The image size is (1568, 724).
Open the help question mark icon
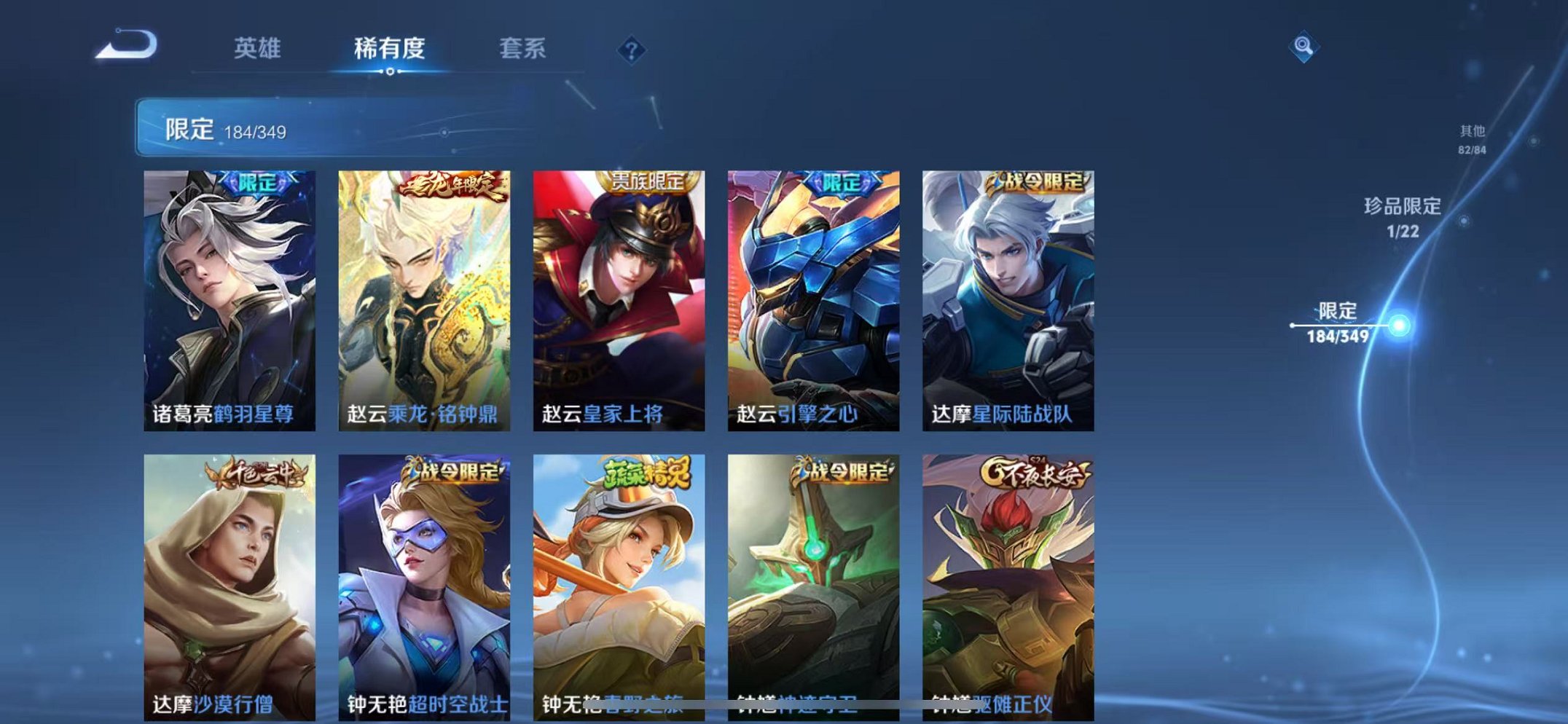[631, 50]
